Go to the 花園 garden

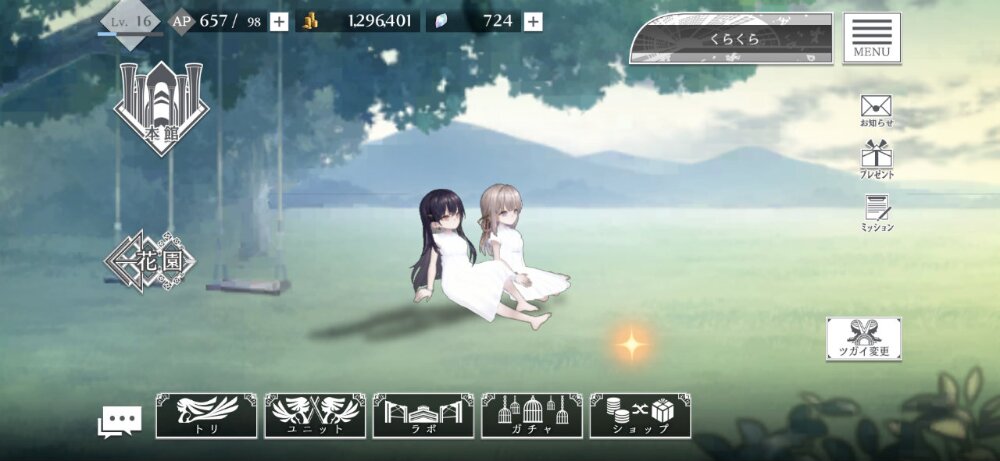point(151,262)
